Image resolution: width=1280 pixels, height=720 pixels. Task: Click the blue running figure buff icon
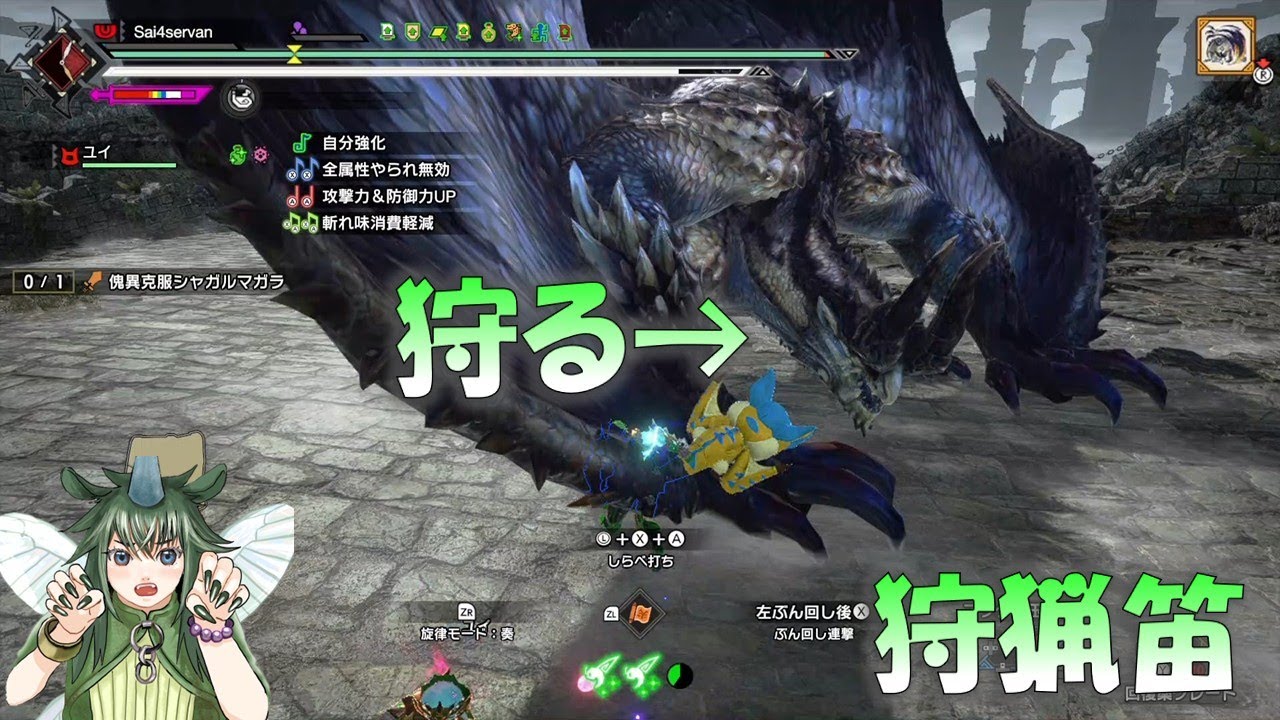(x=539, y=32)
